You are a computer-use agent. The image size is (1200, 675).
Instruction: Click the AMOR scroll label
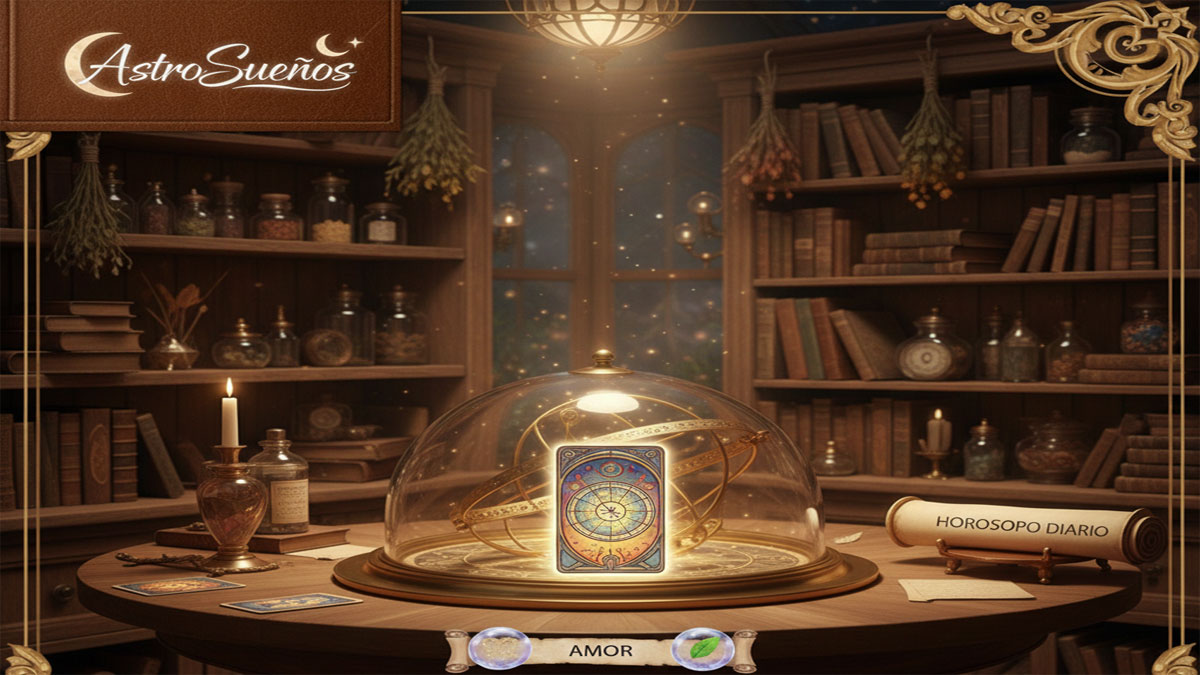[x=600, y=650]
